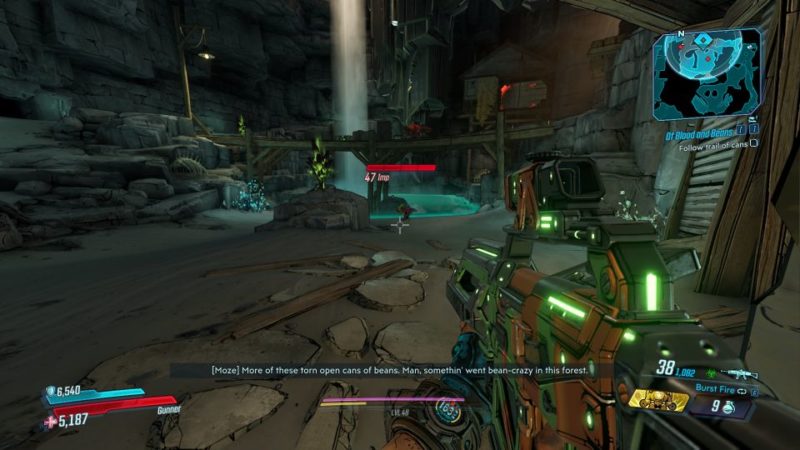Image resolution: width=800 pixels, height=450 pixels.
Task: Tick the Follow trail of cans objective box
Action: [754, 143]
